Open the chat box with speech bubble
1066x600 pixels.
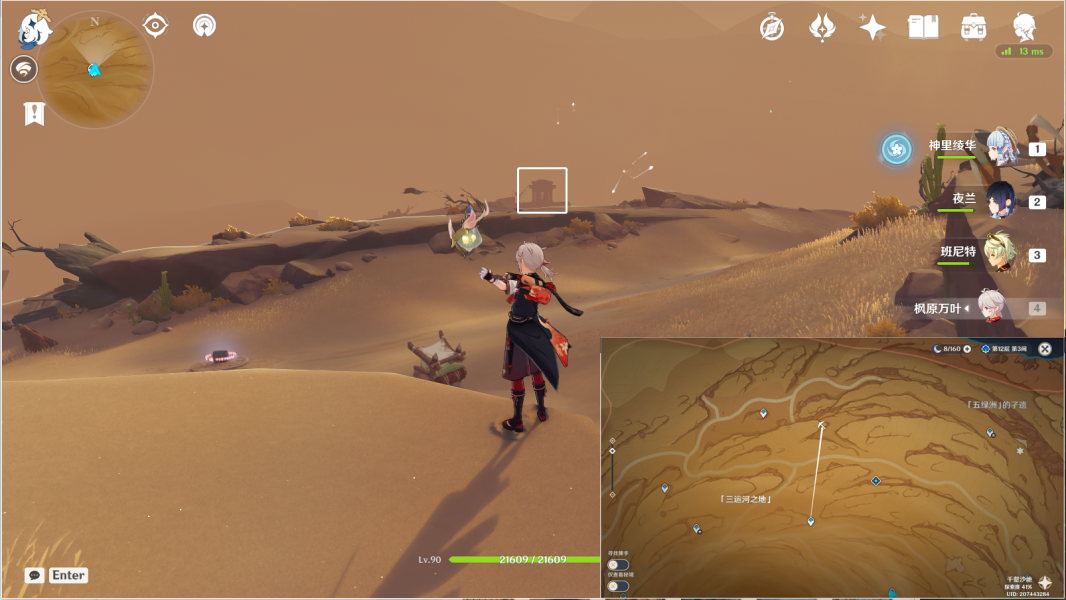(35, 575)
